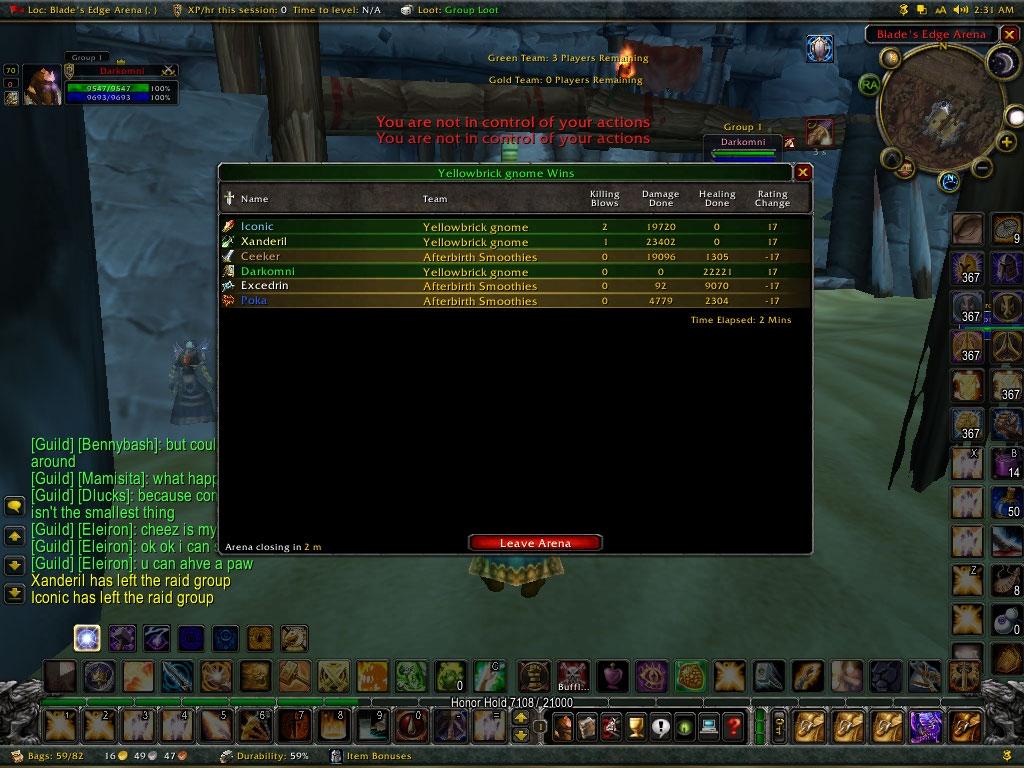Image resolution: width=1024 pixels, height=768 pixels.
Task: Sort scoreboard by Killing Blows column
Action: click(x=604, y=198)
